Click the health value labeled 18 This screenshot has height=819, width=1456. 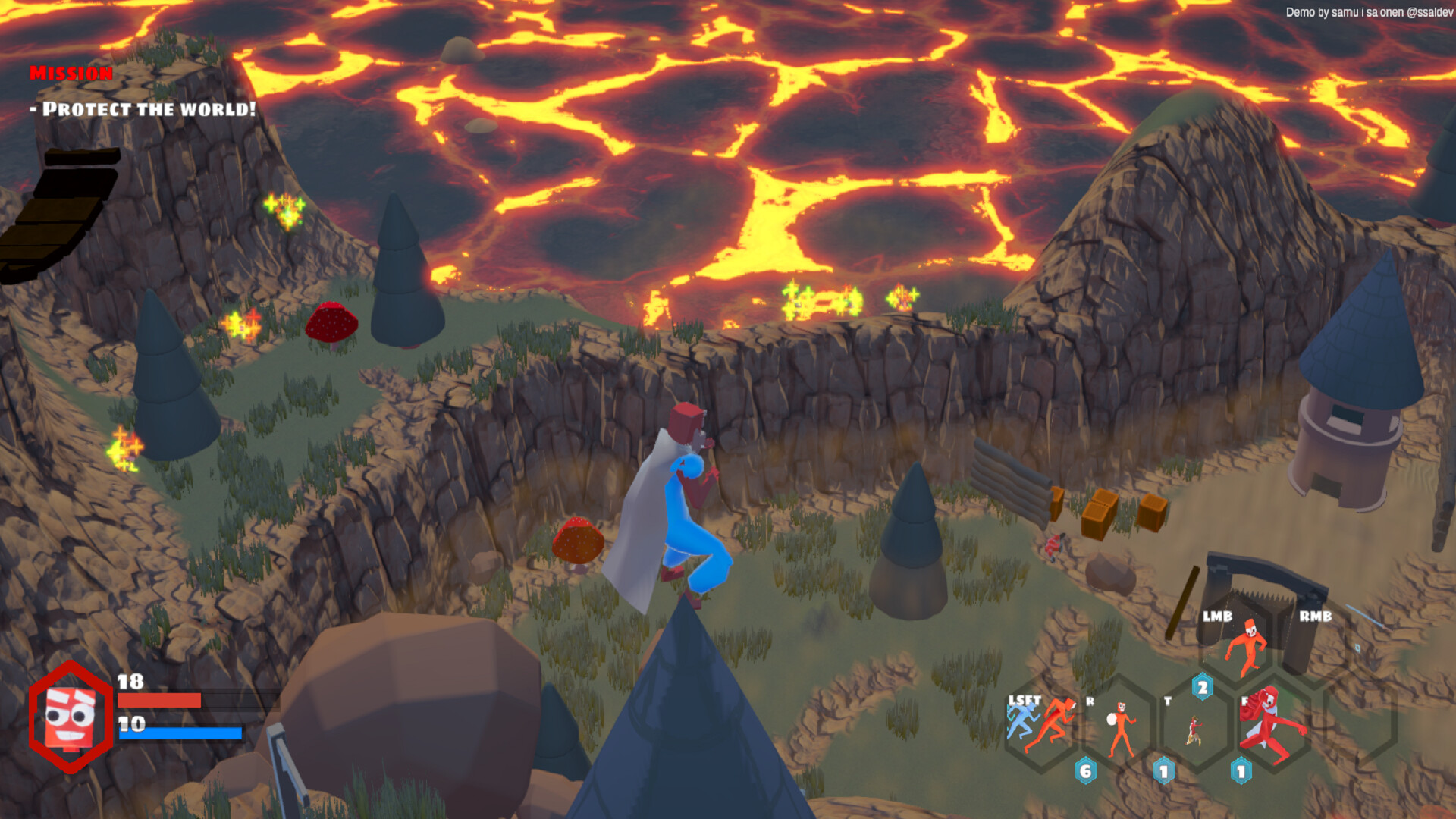tap(129, 681)
